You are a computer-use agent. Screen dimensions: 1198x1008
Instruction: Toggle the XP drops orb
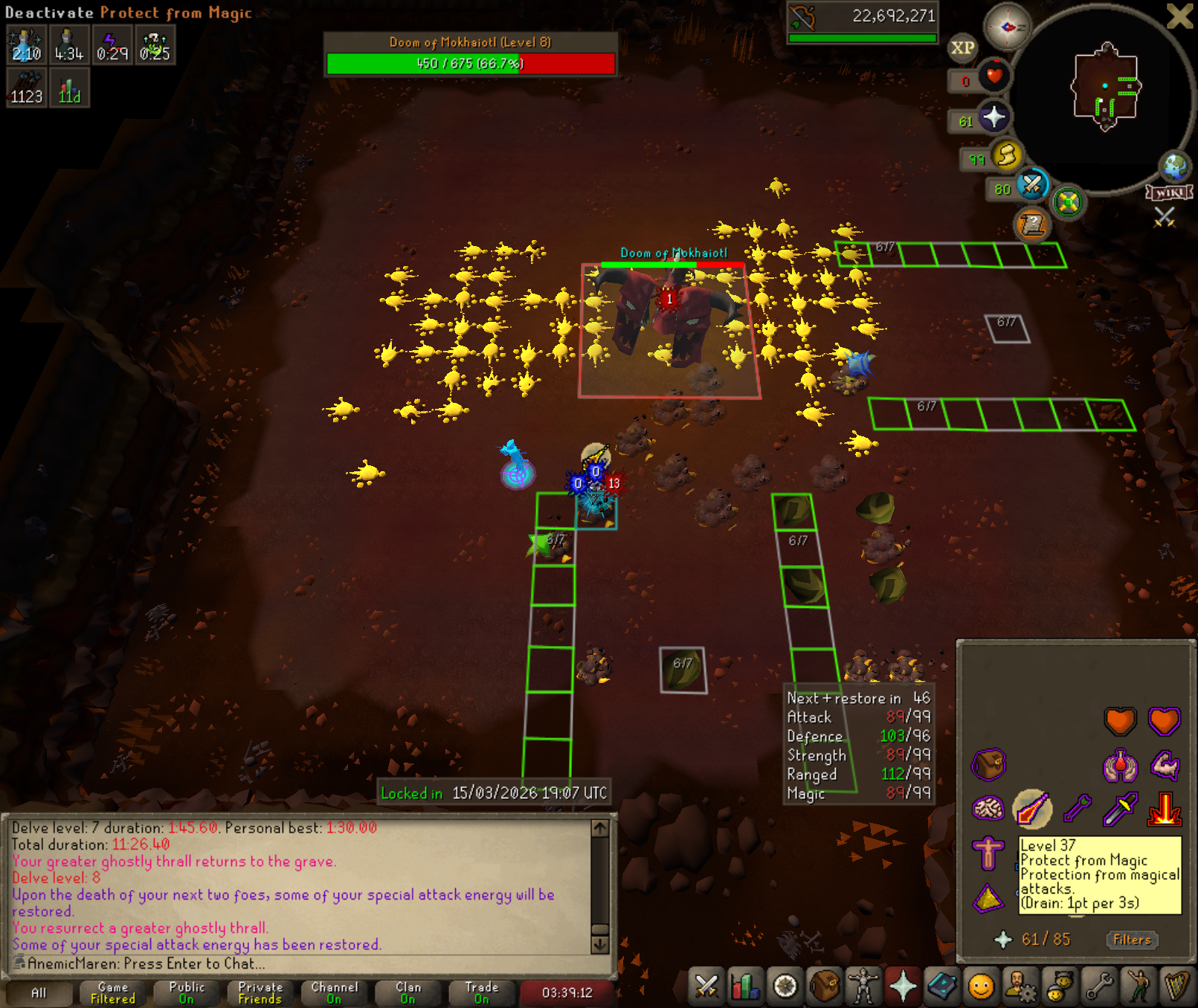[x=962, y=48]
